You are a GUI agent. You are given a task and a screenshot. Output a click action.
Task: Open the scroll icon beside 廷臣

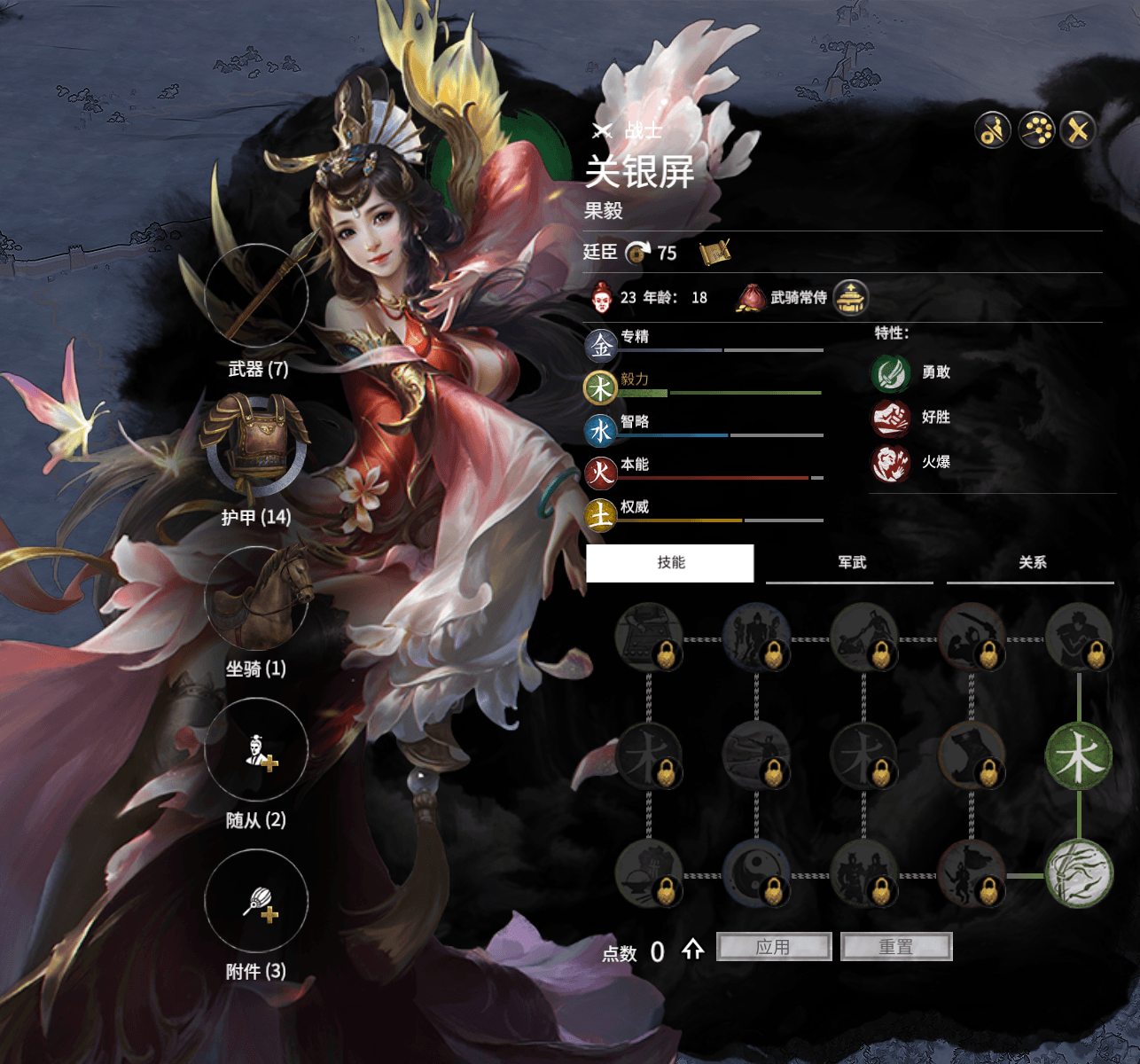pyautogui.click(x=714, y=253)
